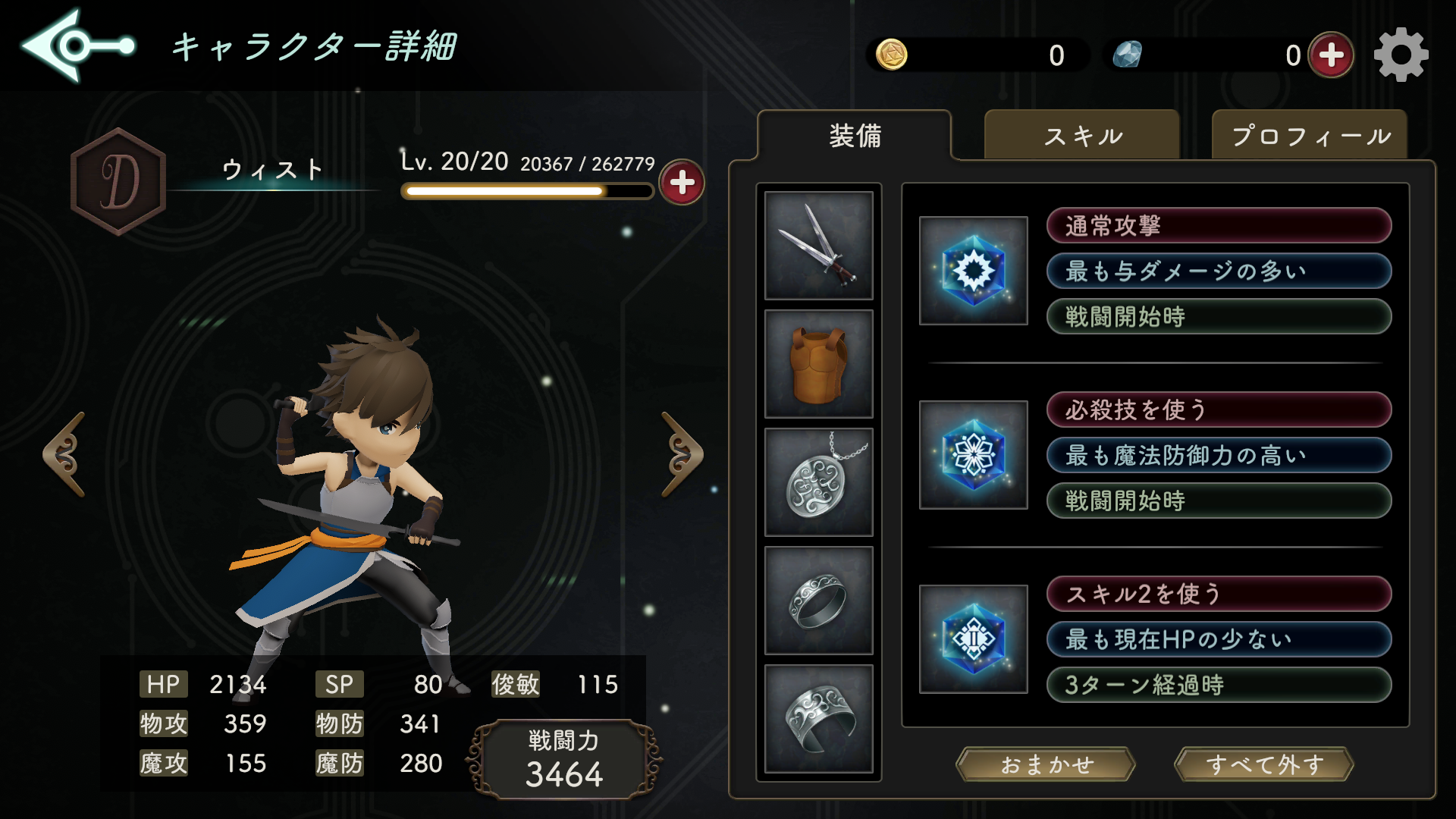
Task: Show next character with right arrow
Action: (682, 454)
